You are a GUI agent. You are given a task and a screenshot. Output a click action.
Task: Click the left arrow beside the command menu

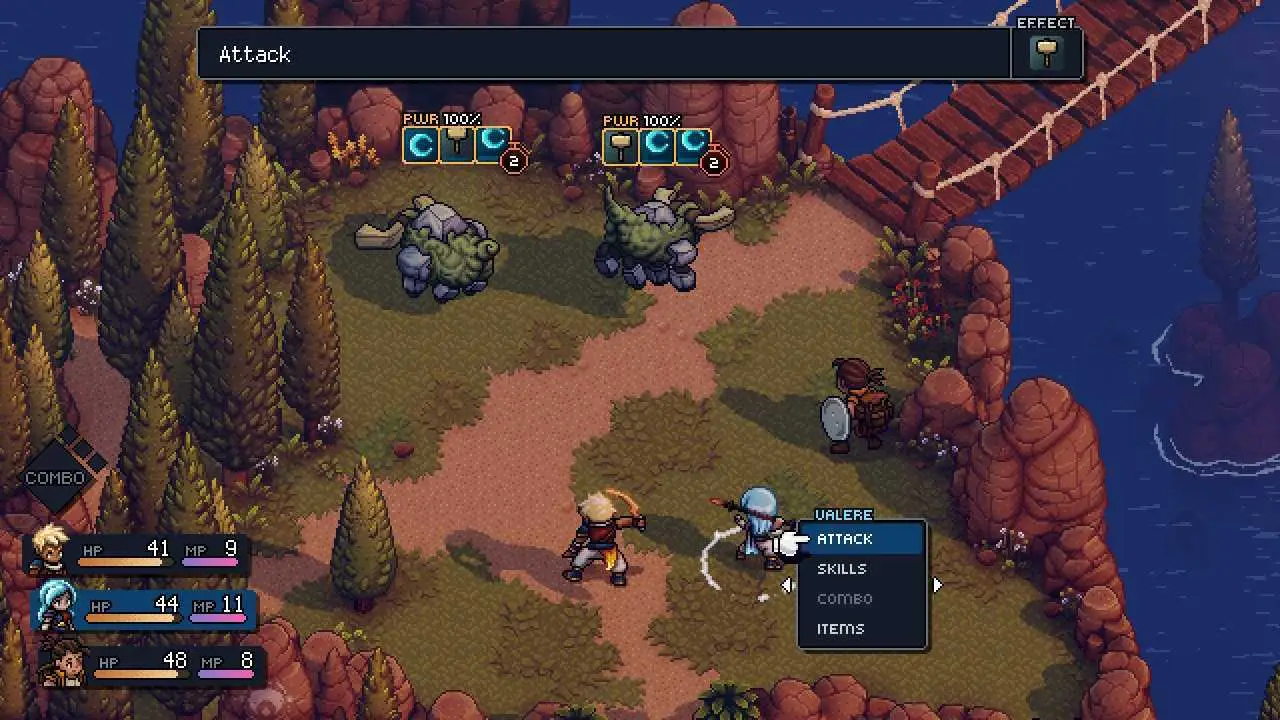(x=787, y=585)
